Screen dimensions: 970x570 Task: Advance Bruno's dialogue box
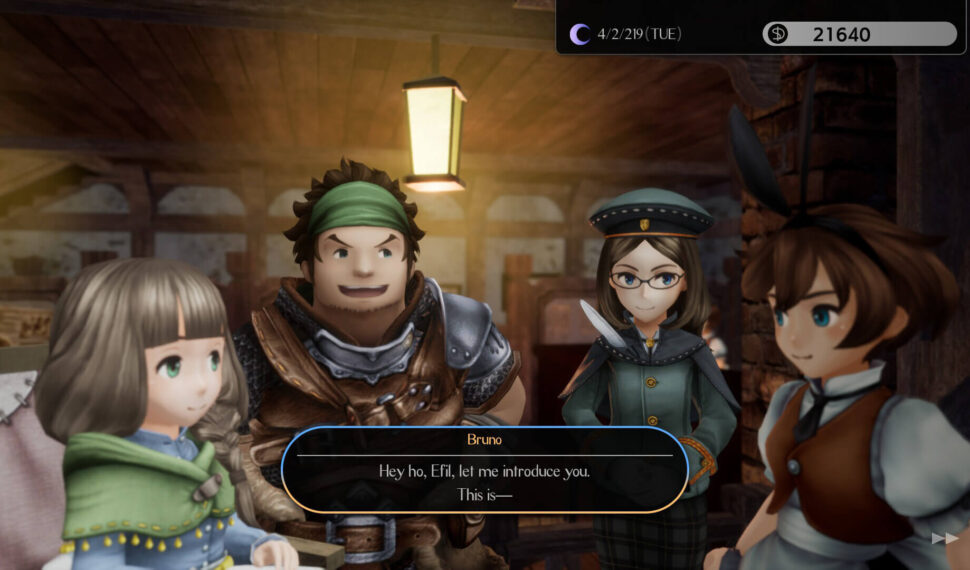(484, 471)
